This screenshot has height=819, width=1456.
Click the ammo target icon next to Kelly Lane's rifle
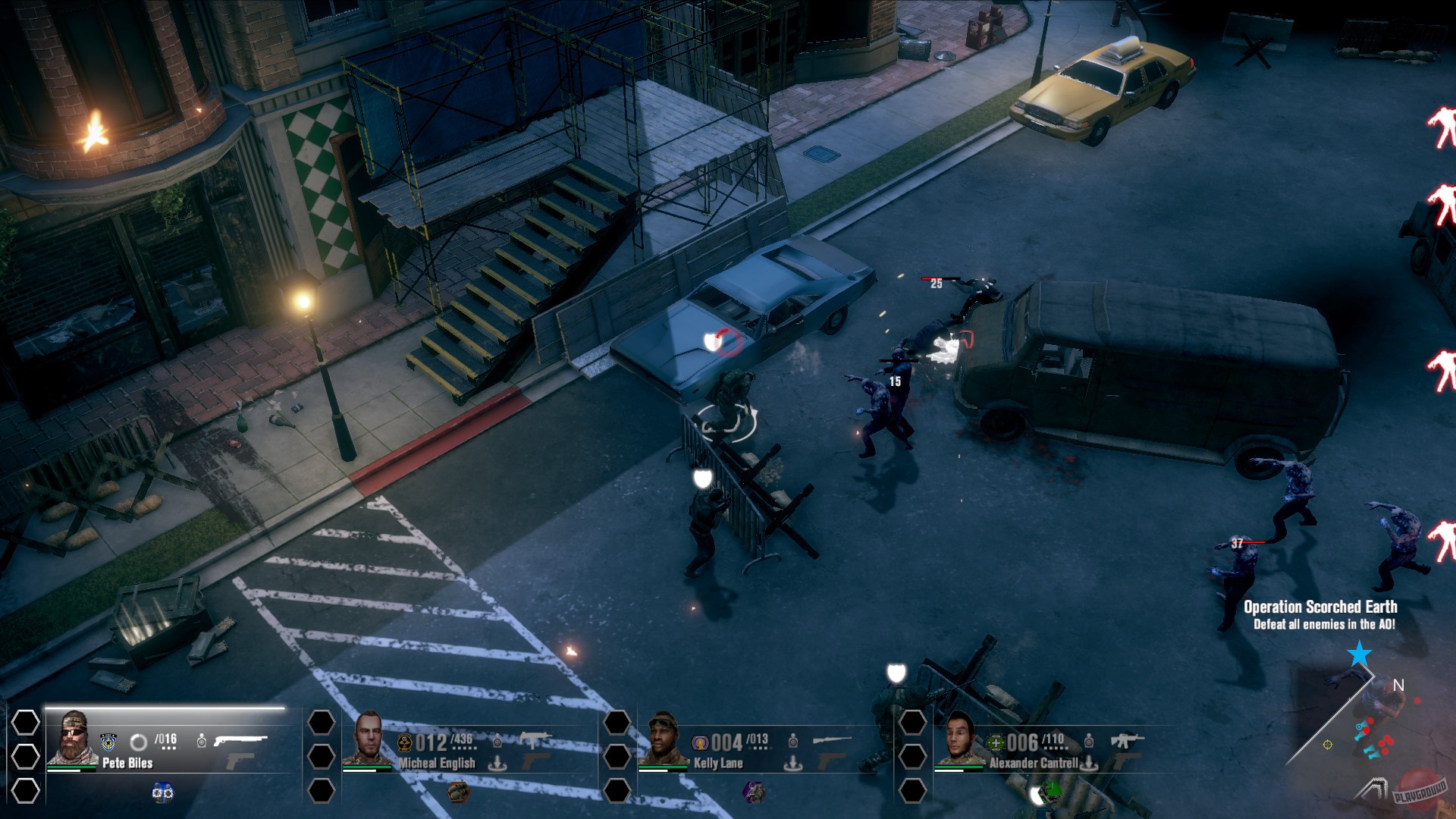point(792,739)
